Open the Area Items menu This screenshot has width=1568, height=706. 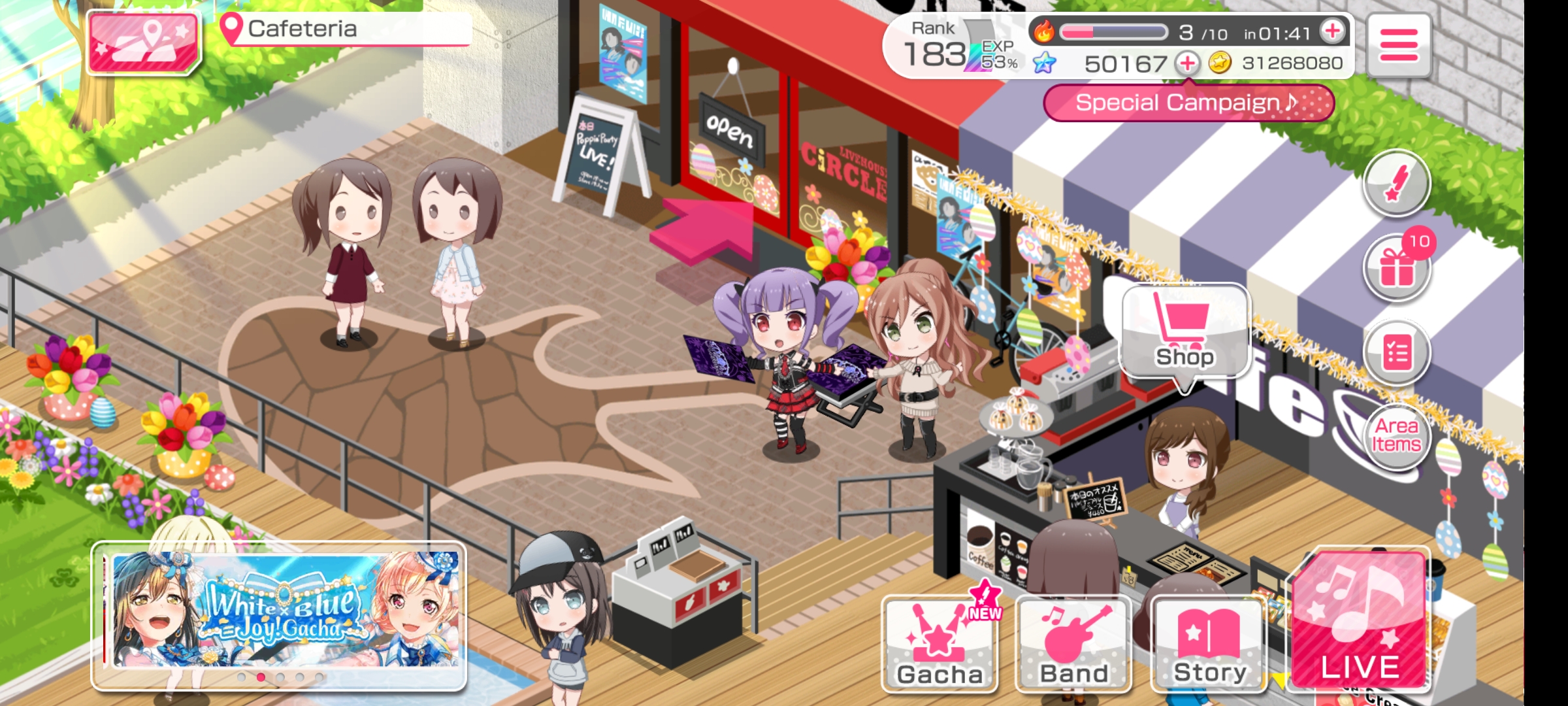click(1397, 435)
